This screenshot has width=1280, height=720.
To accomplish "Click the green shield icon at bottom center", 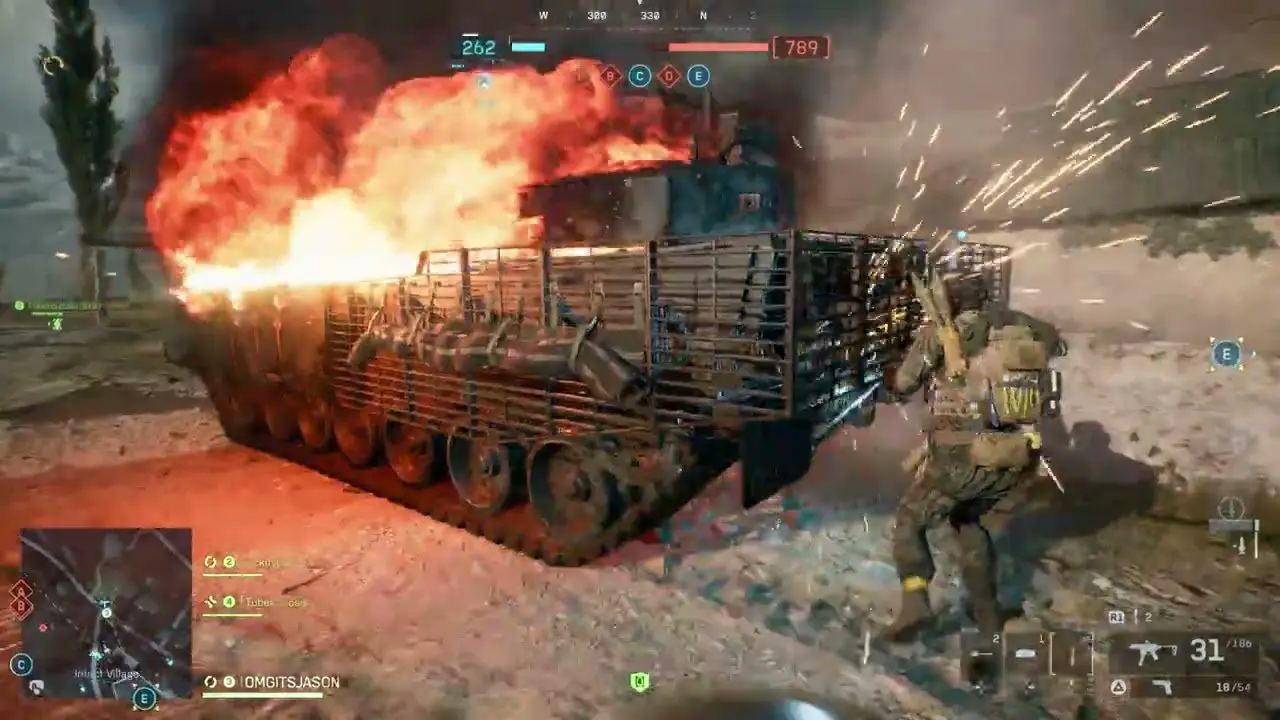I will pyautogui.click(x=639, y=682).
